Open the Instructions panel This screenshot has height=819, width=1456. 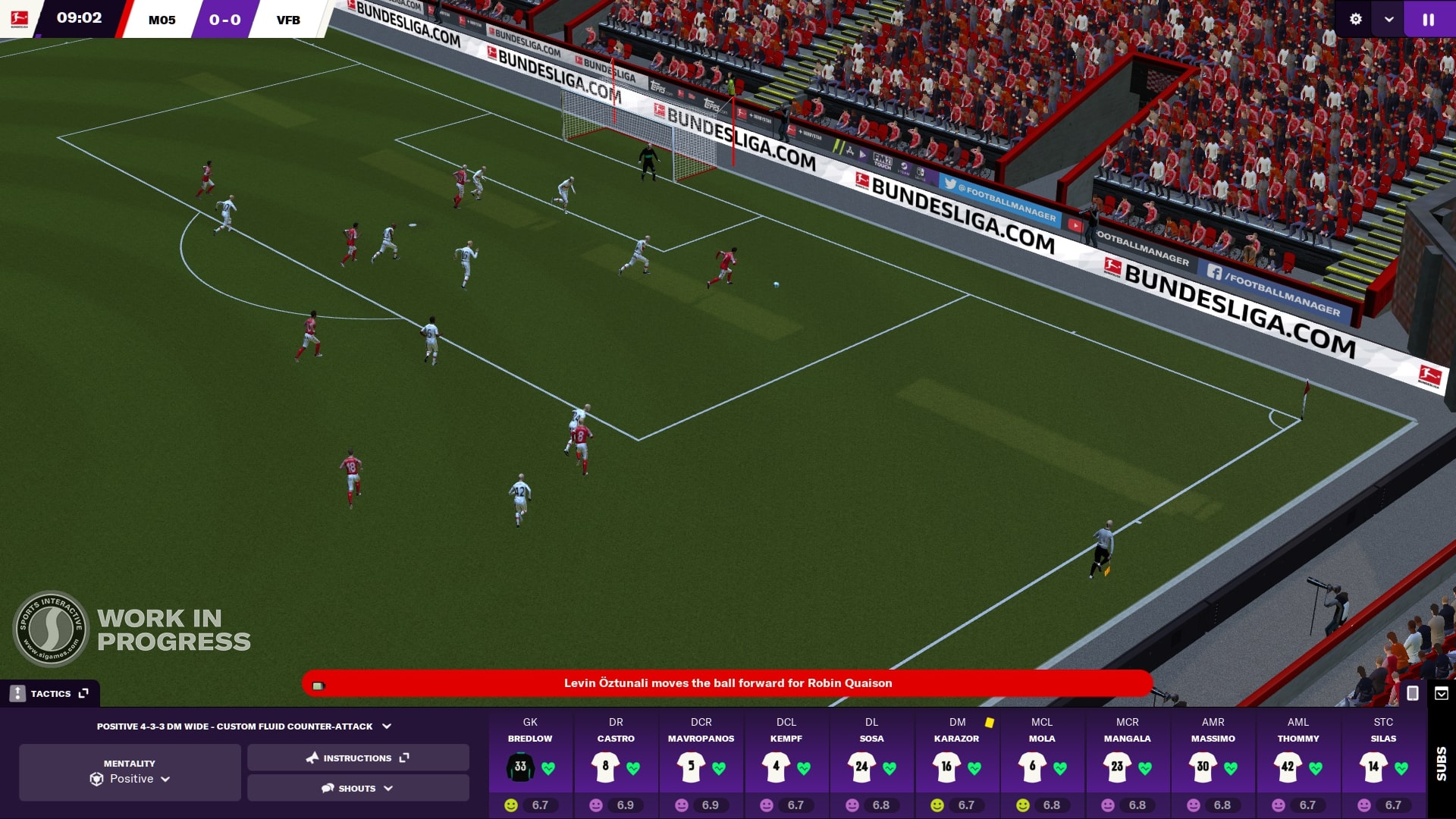[358, 758]
